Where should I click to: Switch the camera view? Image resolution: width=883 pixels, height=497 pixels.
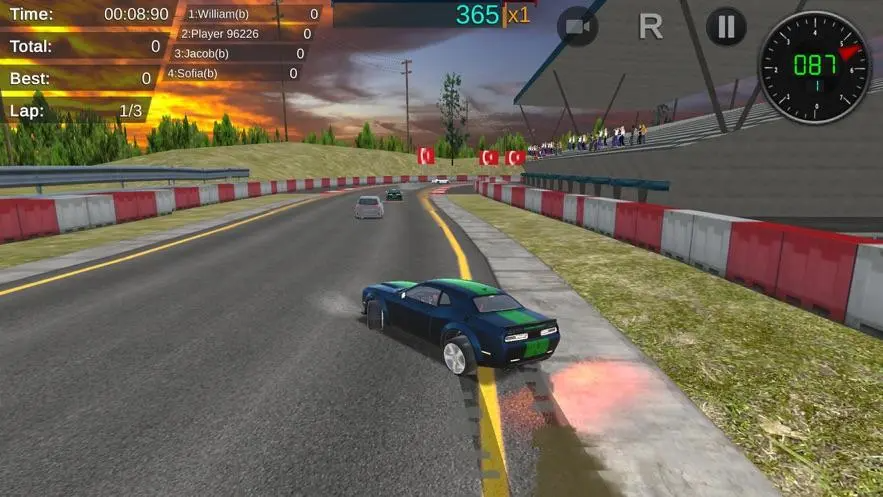[x=577, y=27]
